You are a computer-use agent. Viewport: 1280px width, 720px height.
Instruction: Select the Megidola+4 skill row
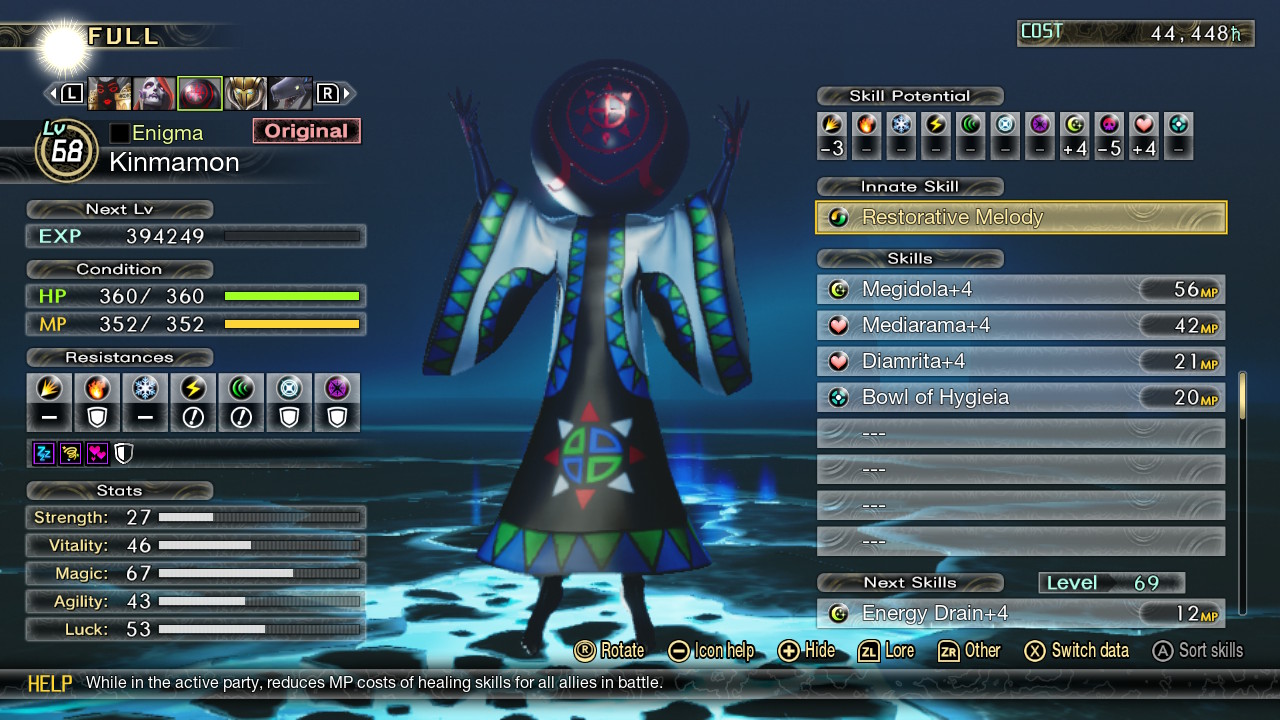click(1021, 290)
